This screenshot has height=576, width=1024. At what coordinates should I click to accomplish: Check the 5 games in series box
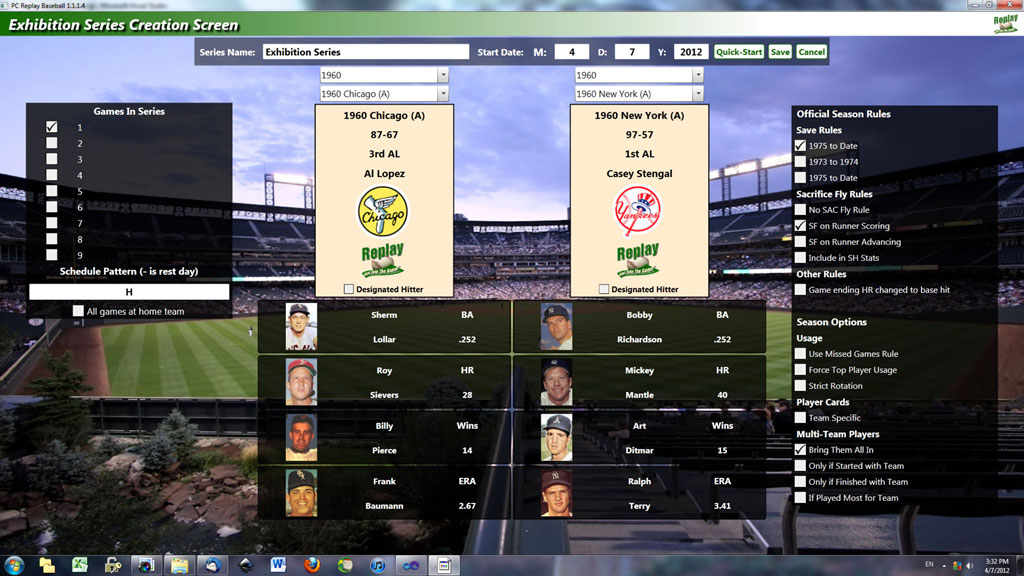click(52, 191)
